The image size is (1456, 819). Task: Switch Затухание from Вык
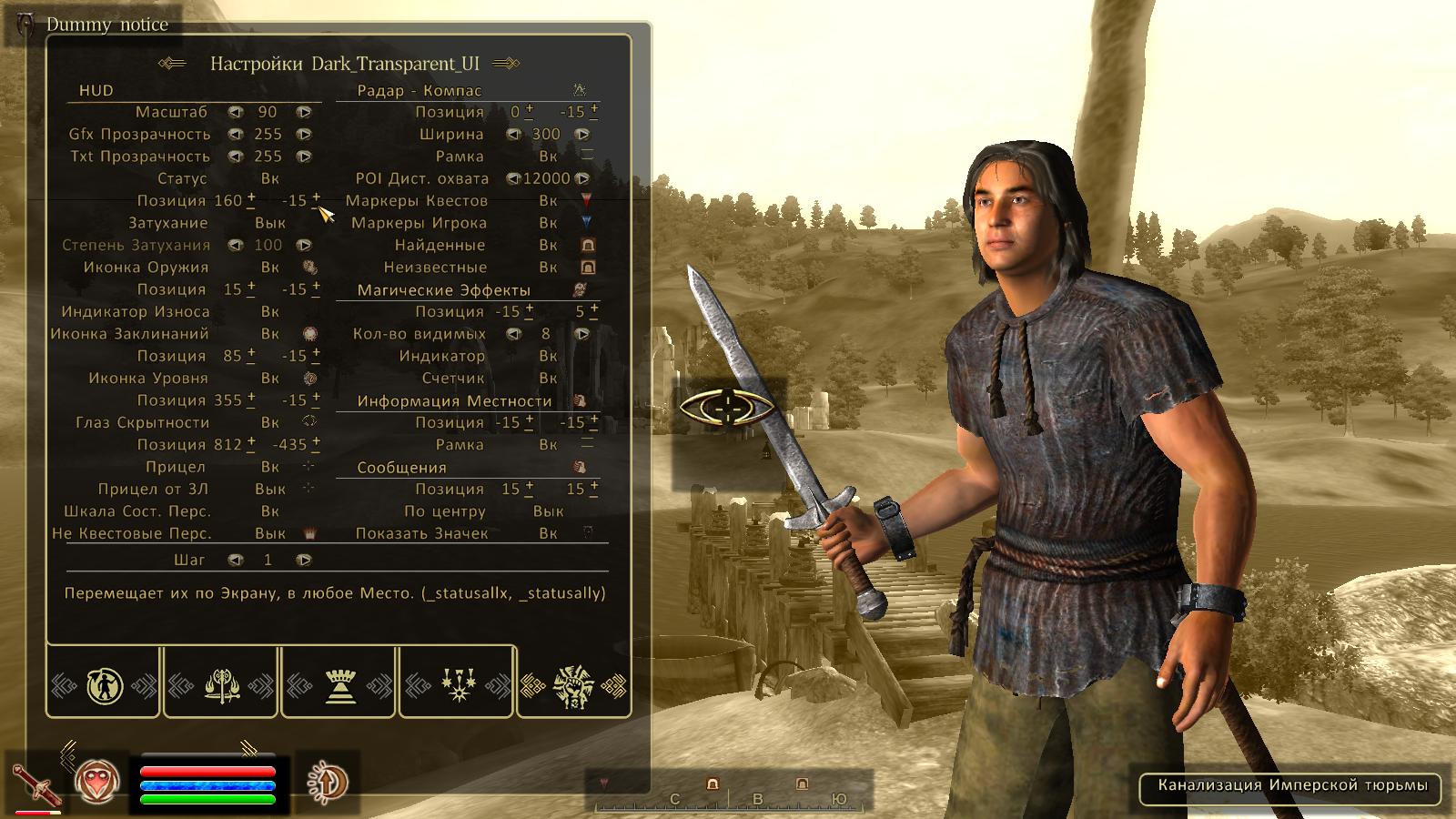(270, 223)
